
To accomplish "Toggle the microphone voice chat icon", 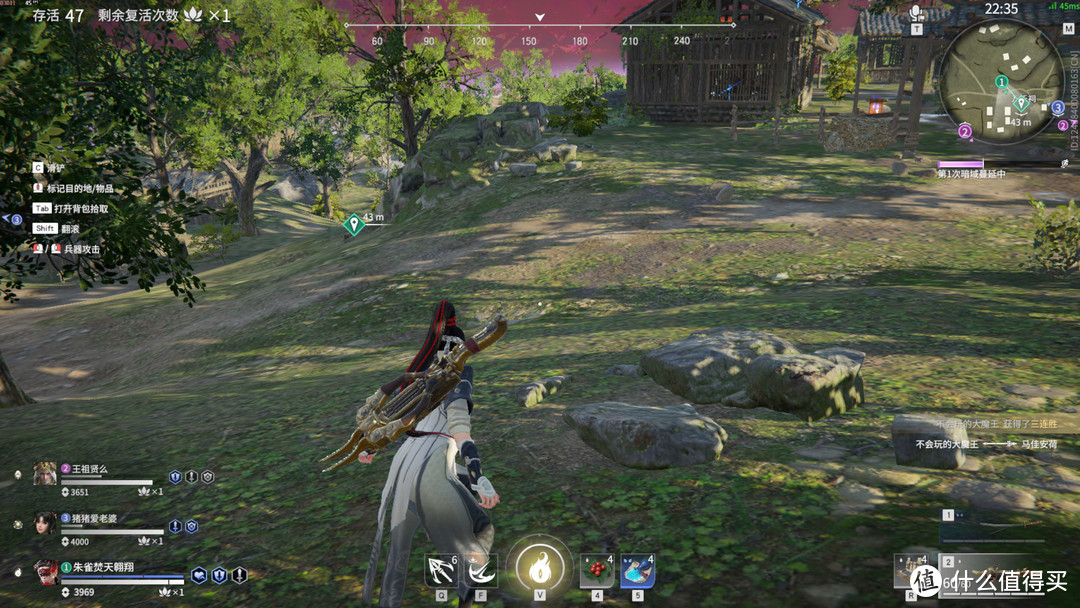I will (916, 13).
